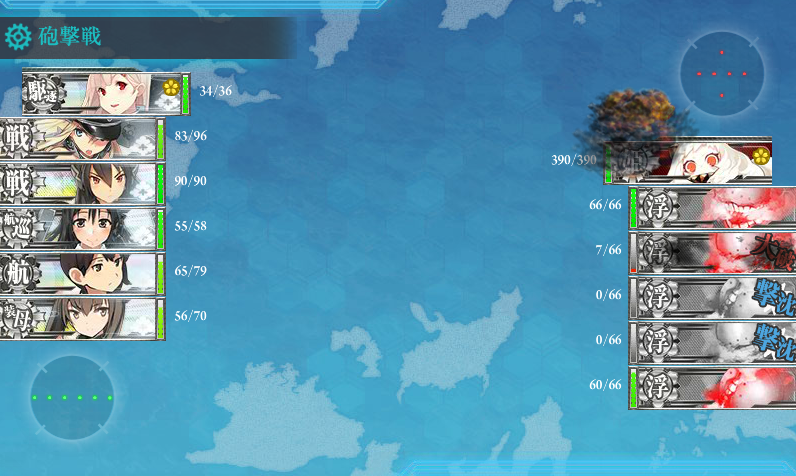Click the gear icon beside 砲撃戦 phase label

point(17,38)
